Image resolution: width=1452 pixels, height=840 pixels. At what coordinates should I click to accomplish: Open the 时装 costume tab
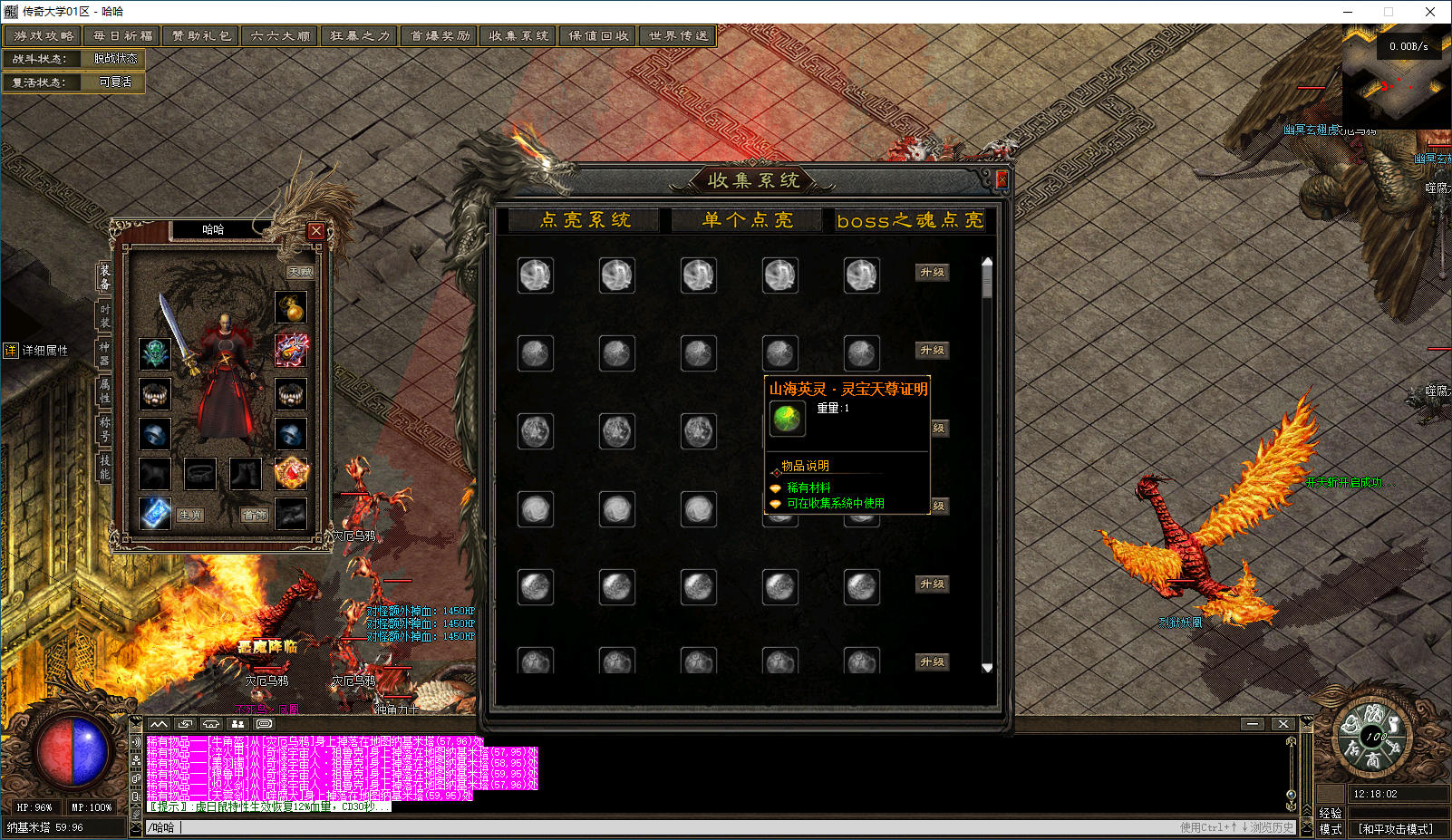104,316
